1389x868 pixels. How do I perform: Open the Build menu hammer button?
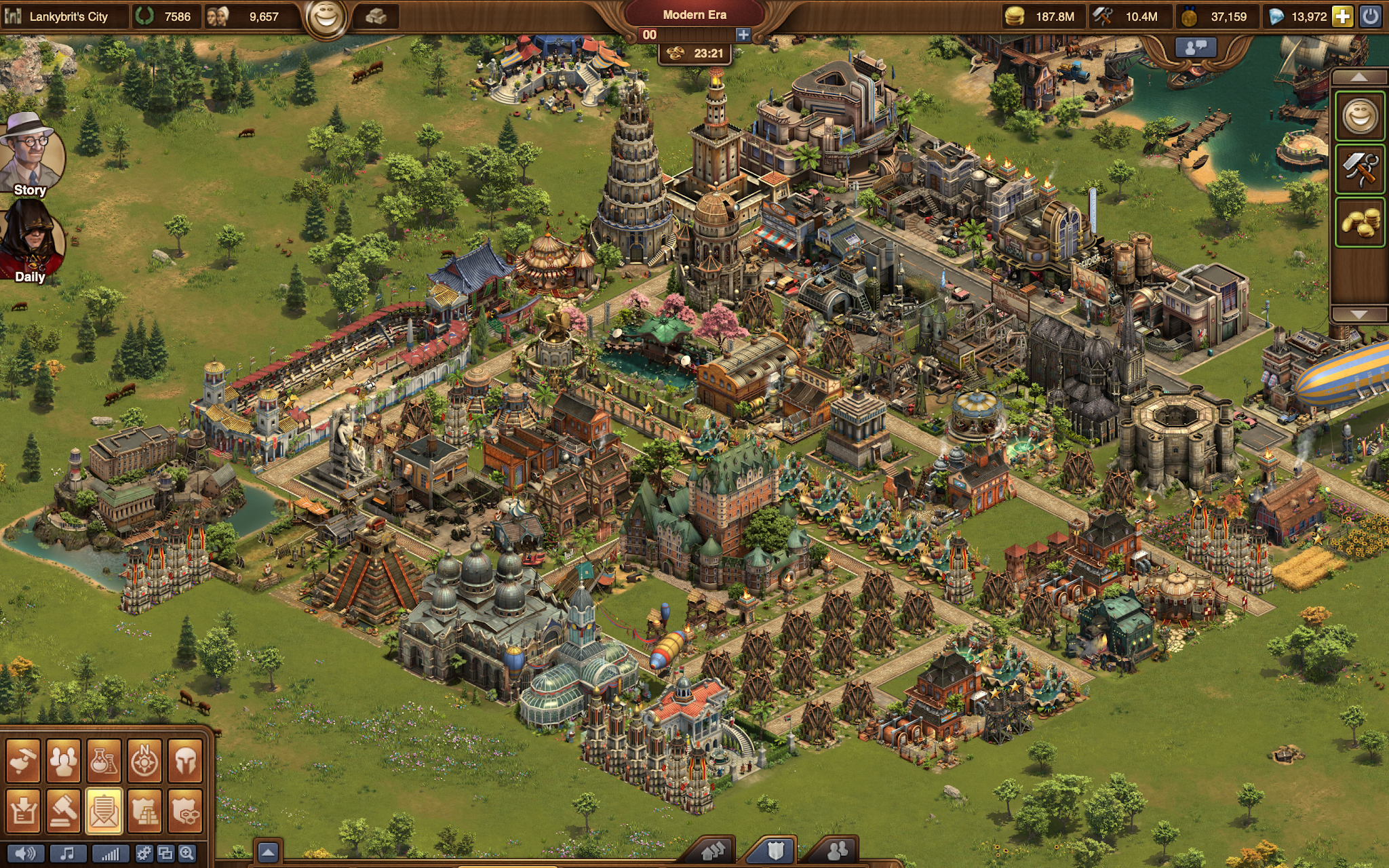[x=22, y=762]
